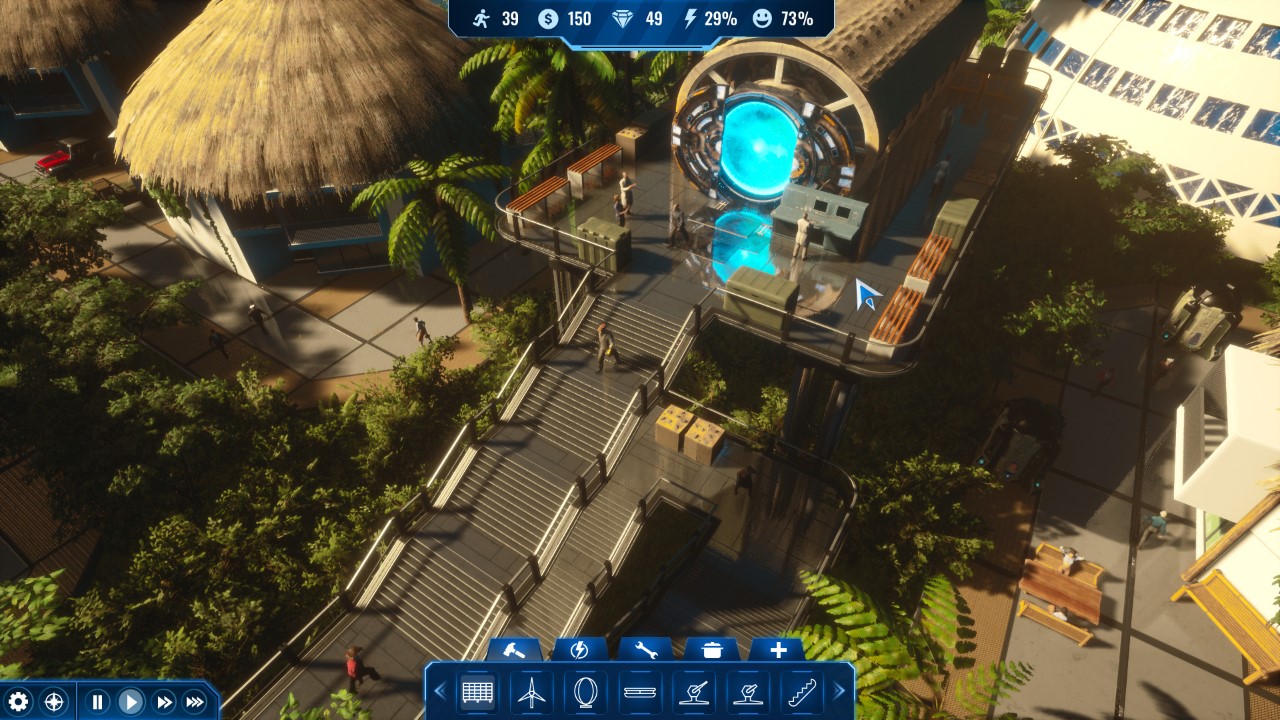Screen dimensions: 1280x720
Task: Select the solar panel building icon
Action: point(479,692)
